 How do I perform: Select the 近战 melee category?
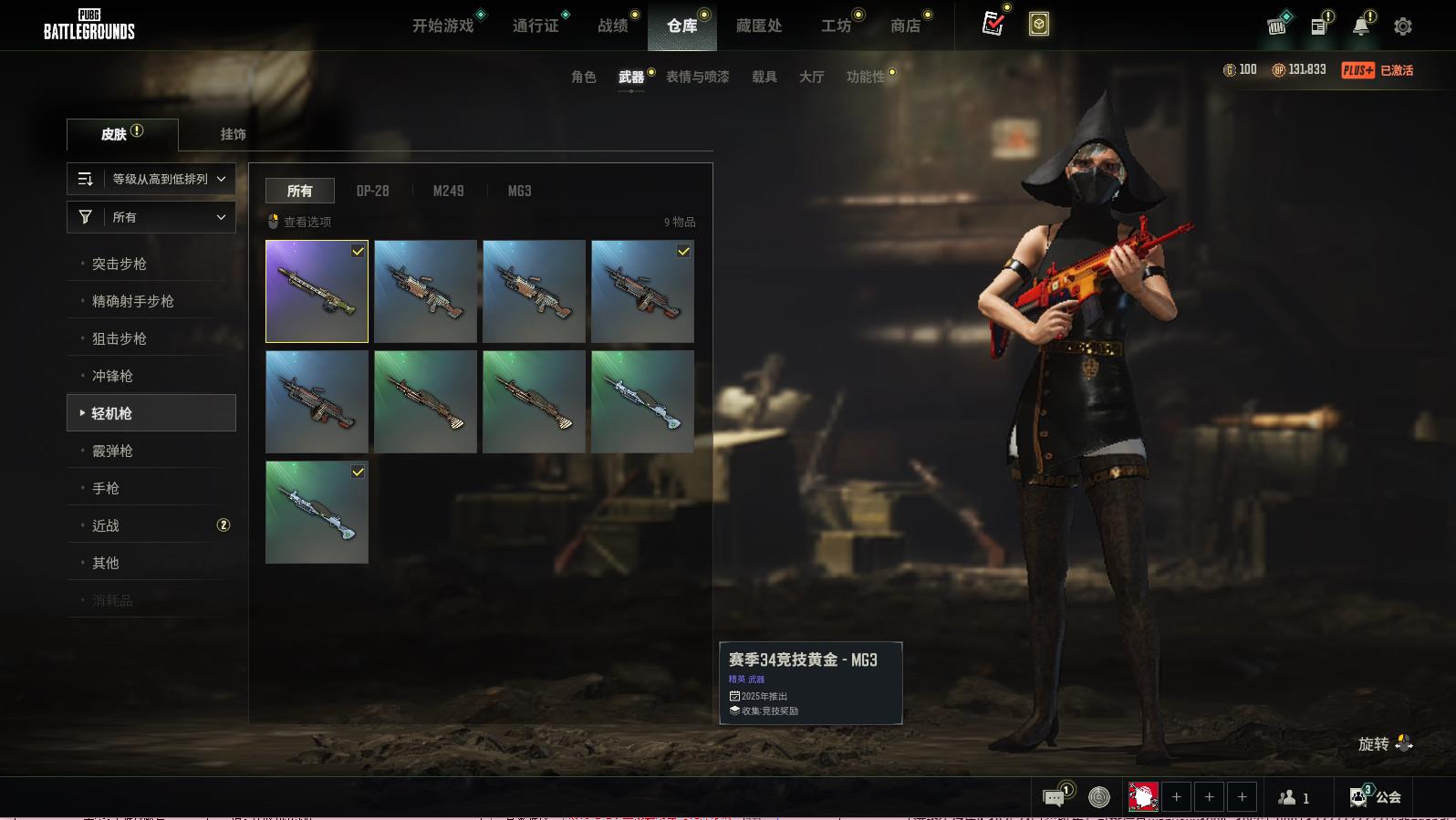pos(106,525)
